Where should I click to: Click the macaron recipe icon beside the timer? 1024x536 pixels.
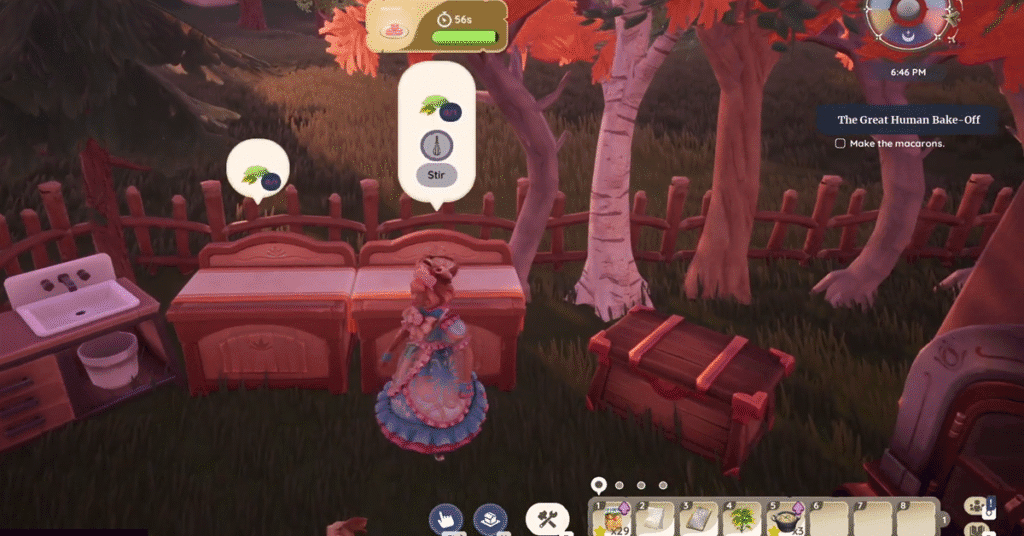[x=393, y=30]
